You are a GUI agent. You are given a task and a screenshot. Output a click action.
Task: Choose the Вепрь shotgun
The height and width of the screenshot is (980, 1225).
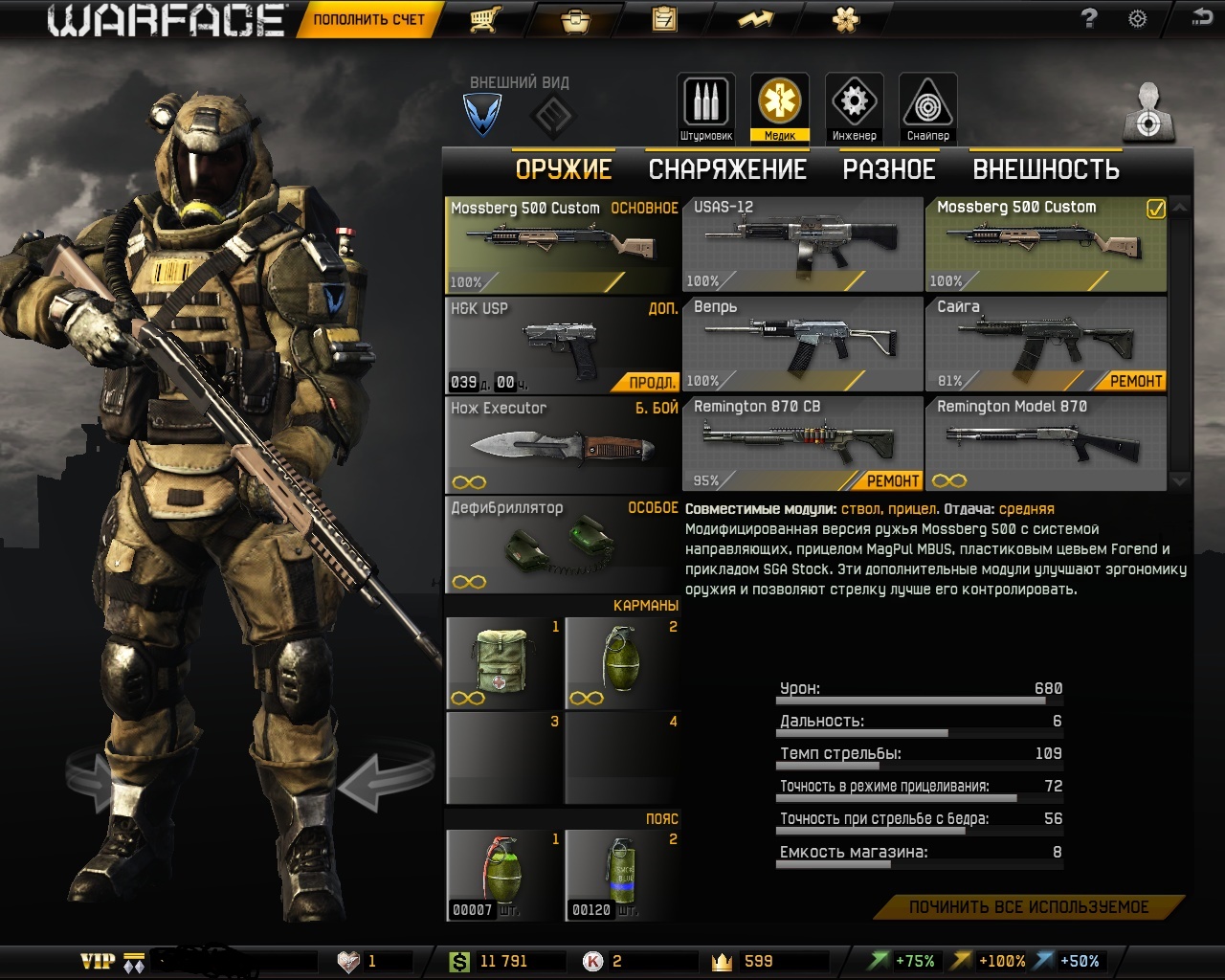coord(802,344)
